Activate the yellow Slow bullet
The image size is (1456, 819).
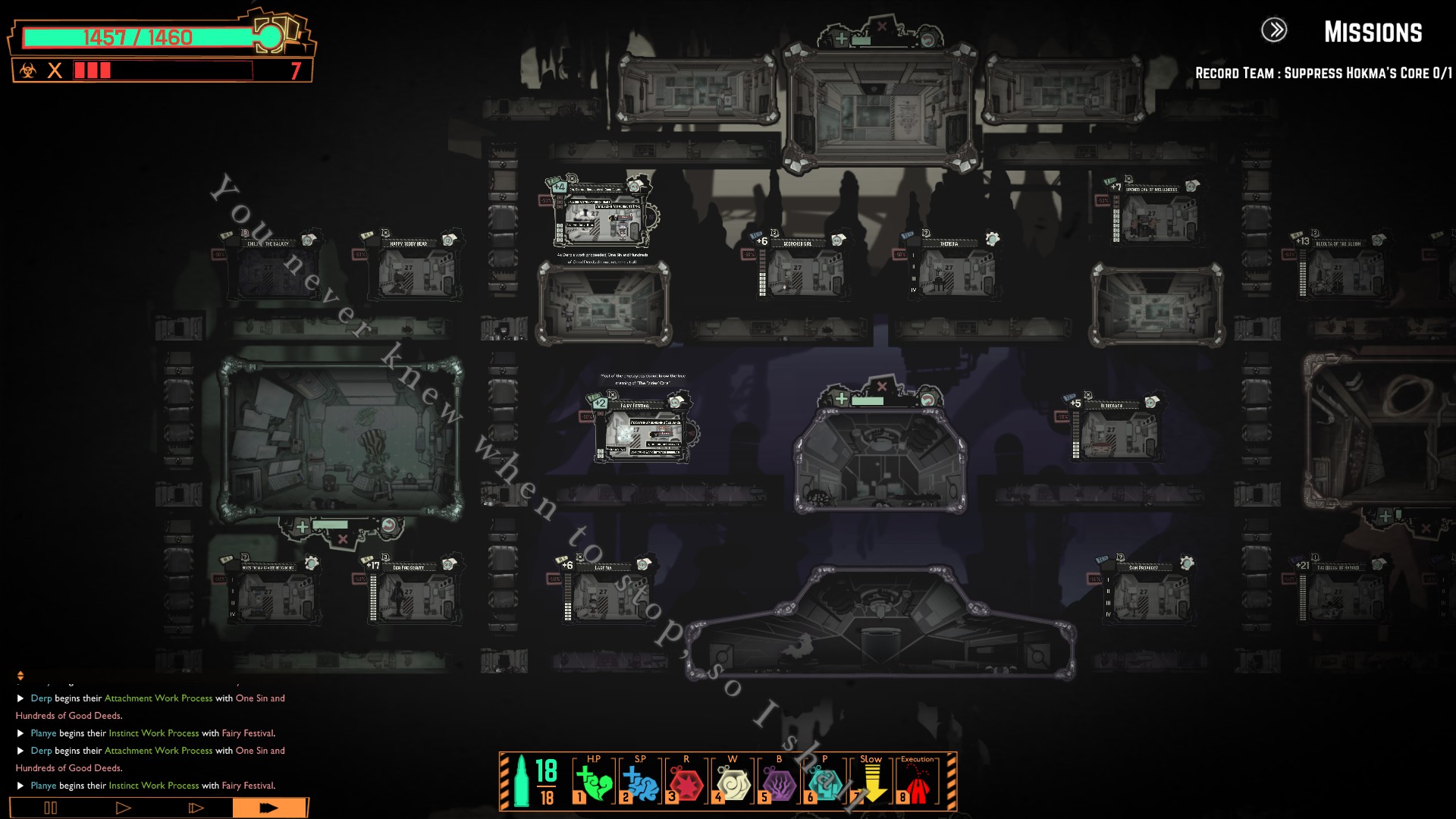[871, 783]
